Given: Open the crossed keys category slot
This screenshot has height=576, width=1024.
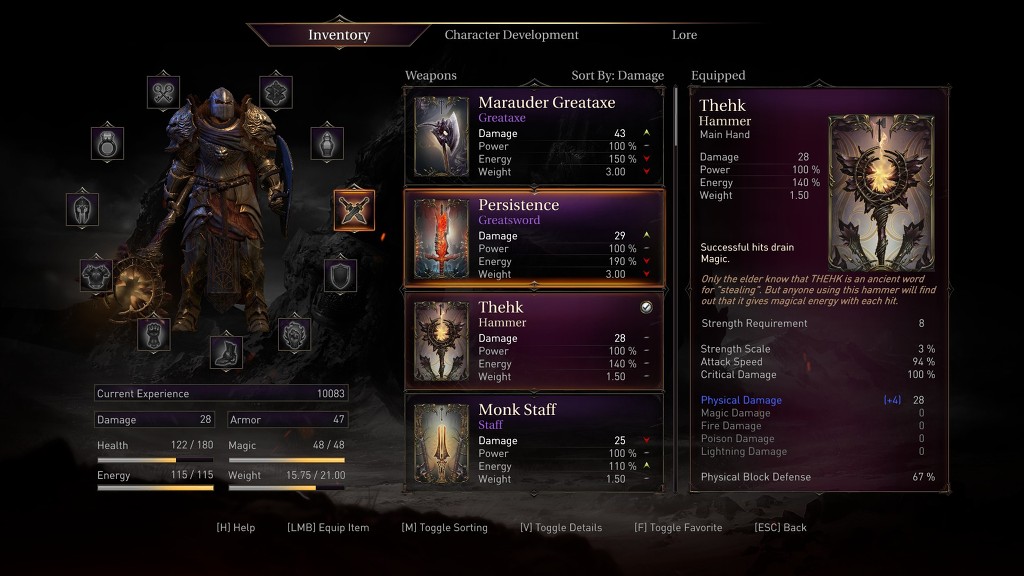Looking at the screenshot, I should (x=164, y=92).
